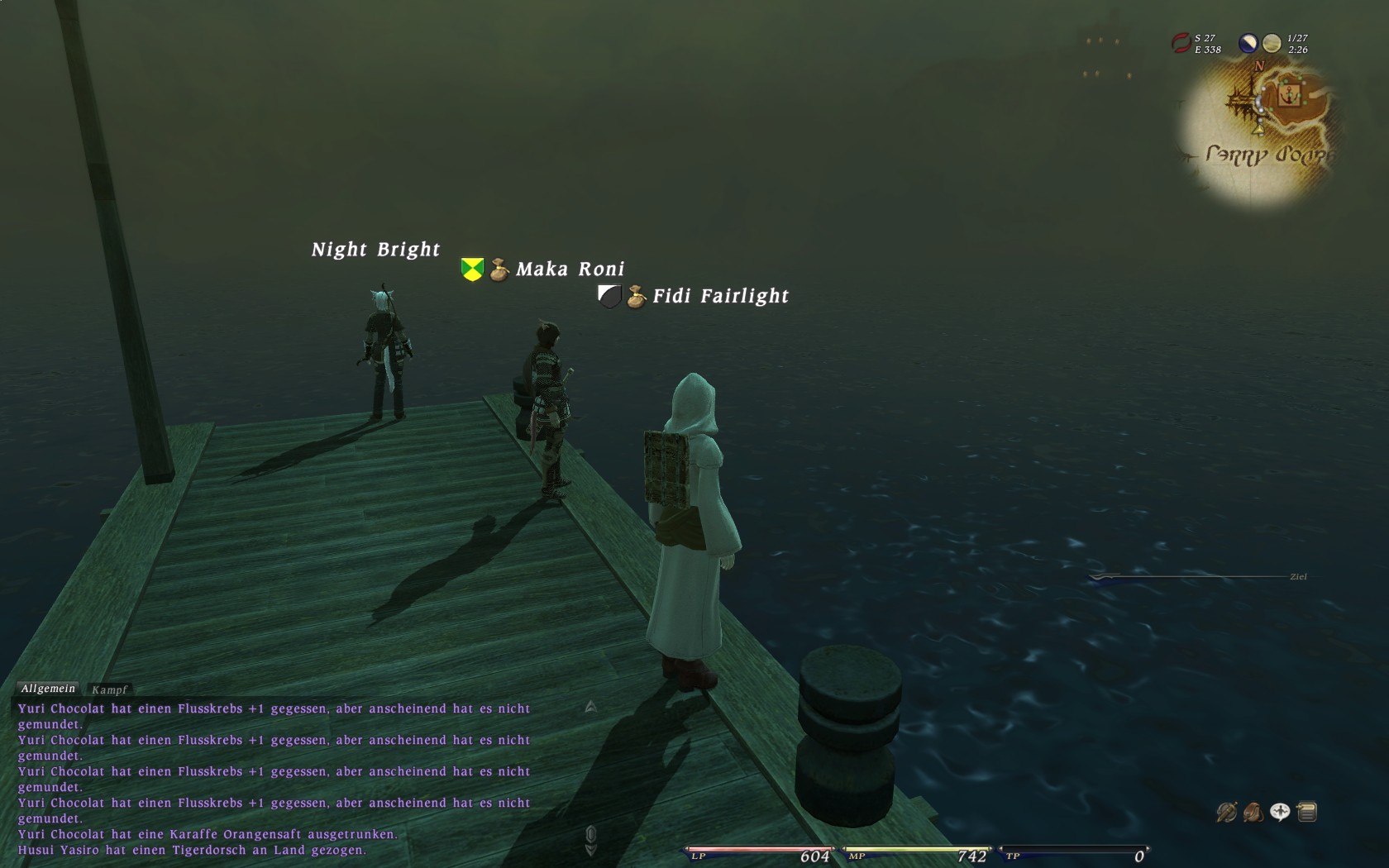1389x868 pixels.
Task: Click the chat log scroll-up arrow
Action: (x=590, y=706)
